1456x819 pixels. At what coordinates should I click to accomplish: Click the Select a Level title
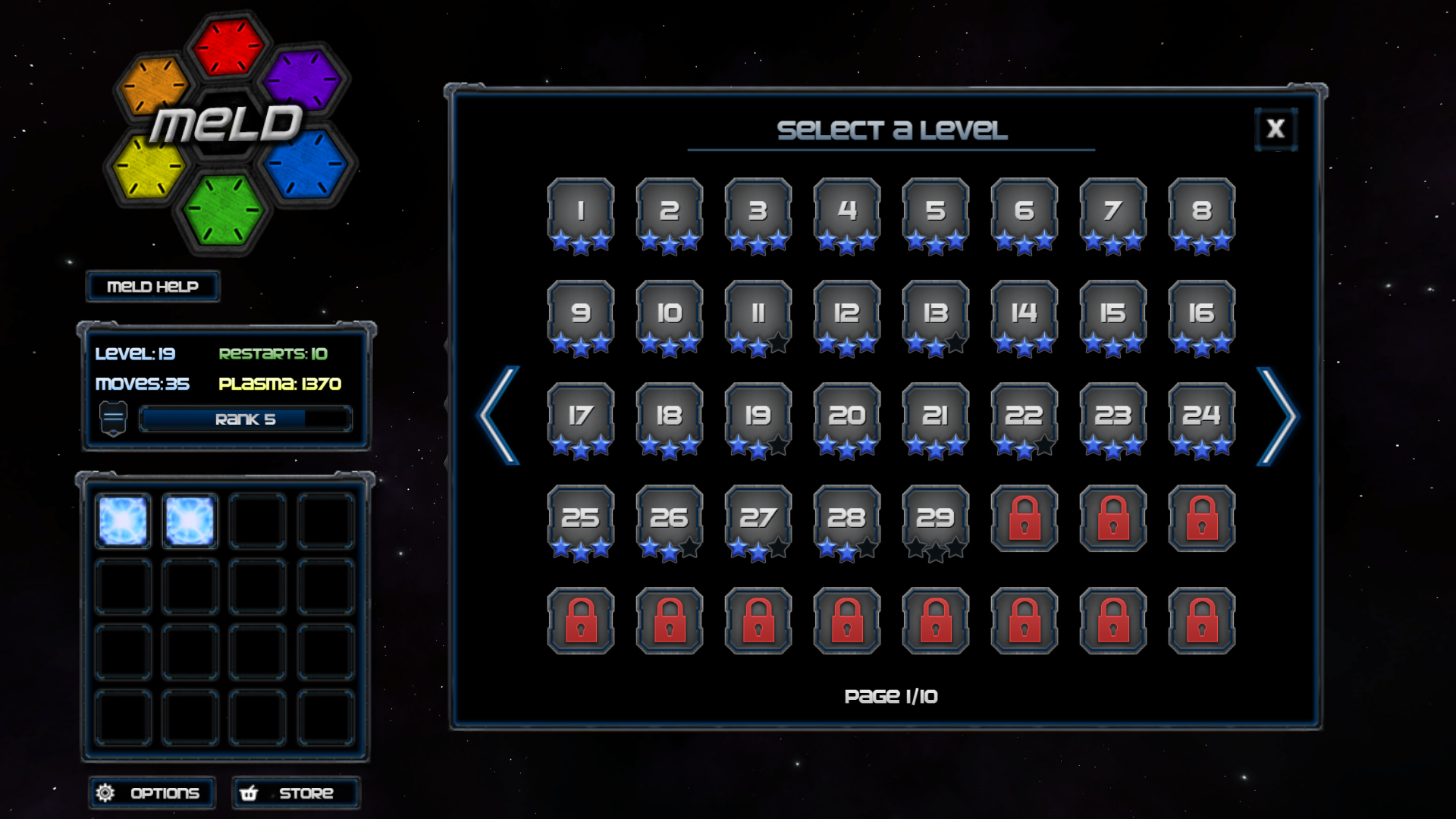pos(891,129)
